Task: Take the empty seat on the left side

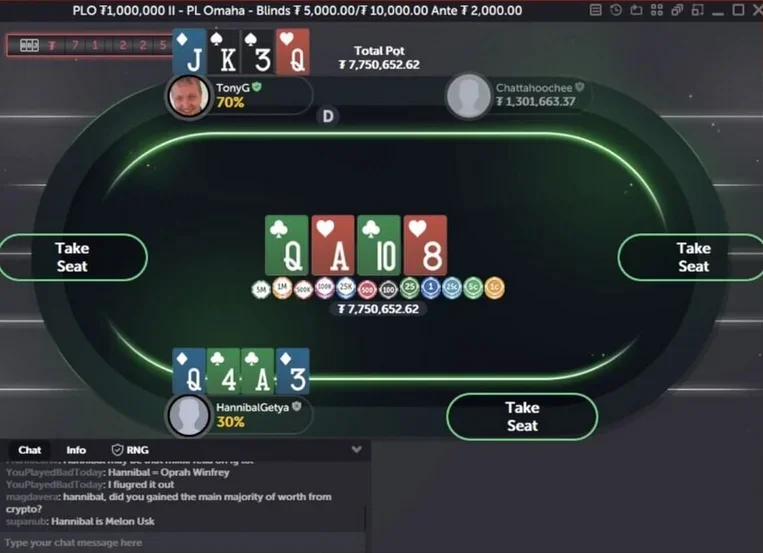Action: click(x=72, y=257)
